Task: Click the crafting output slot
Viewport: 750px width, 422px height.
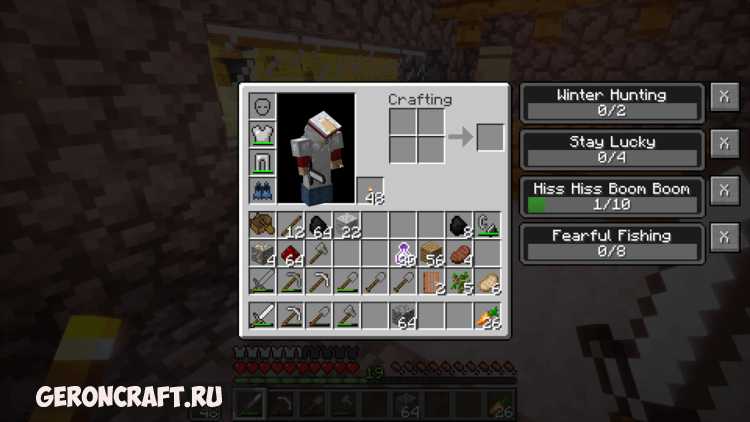Action: click(x=490, y=135)
